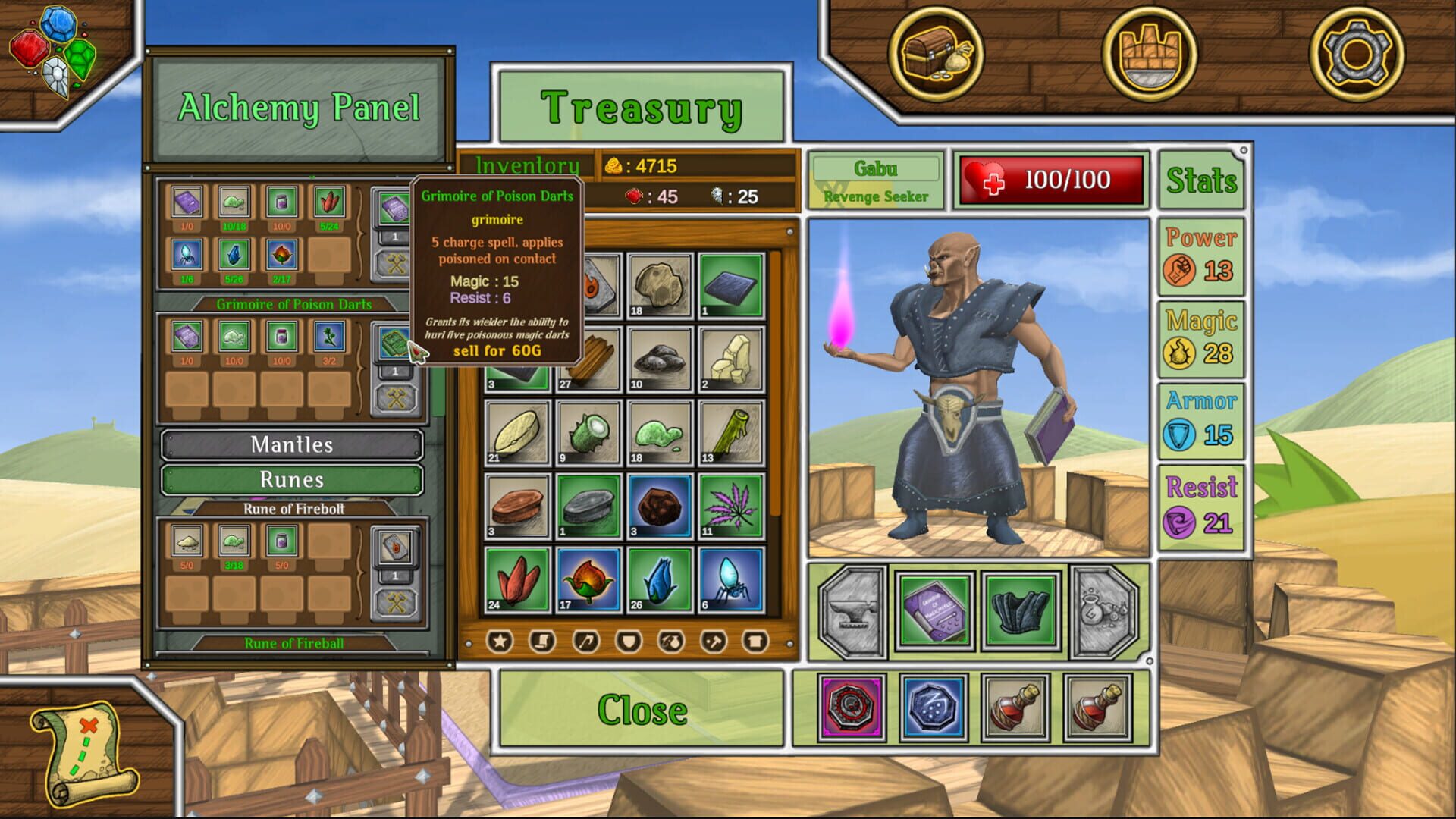Image resolution: width=1456 pixels, height=819 pixels.
Task: Collapse the Runes section in the Alchemy Panel
Action: point(290,480)
